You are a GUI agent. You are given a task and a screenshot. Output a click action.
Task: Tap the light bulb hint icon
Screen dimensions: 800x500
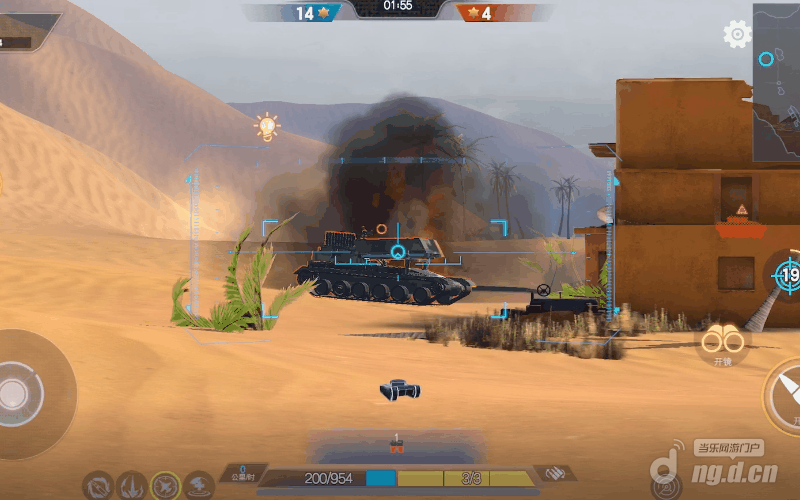tap(266, 127)
